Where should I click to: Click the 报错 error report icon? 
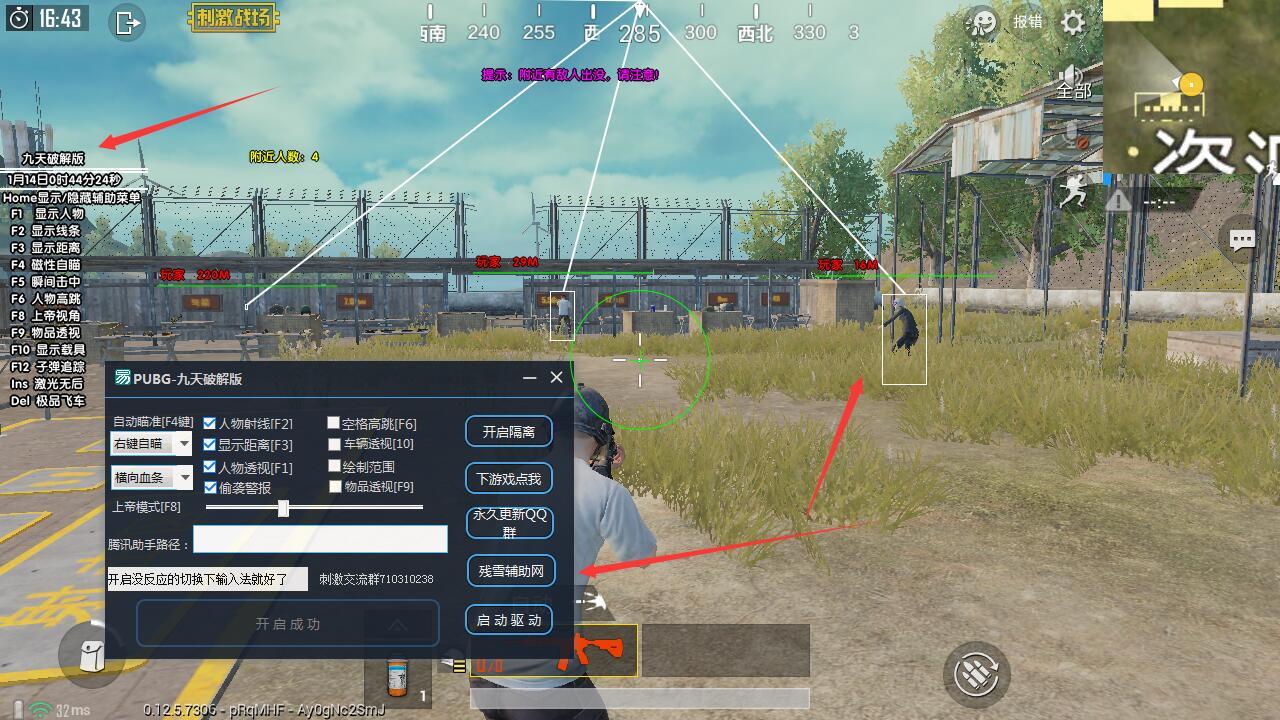(x=1028, y=21)
